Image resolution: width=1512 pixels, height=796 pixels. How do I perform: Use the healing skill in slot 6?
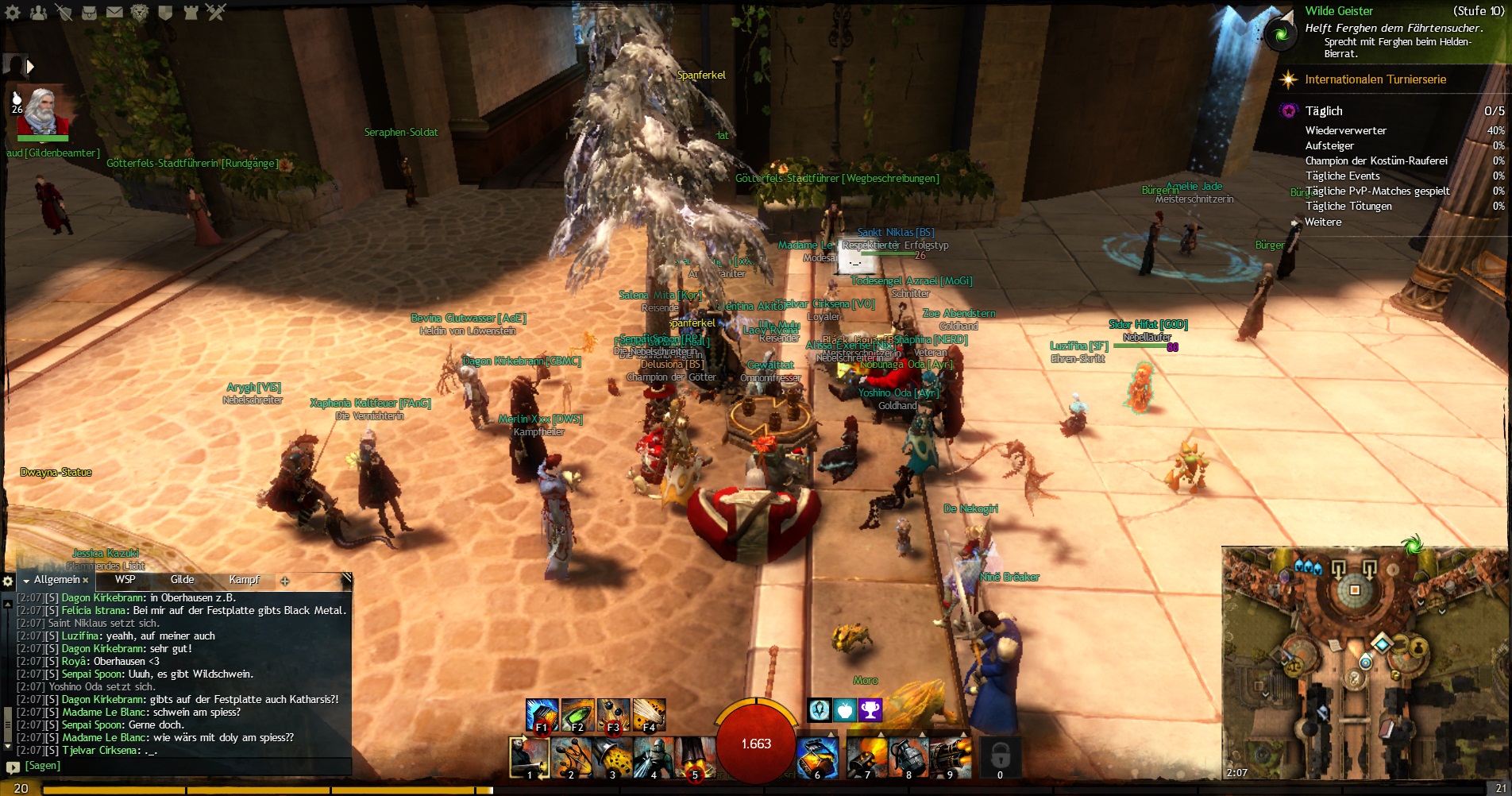click(x=816, y=757)
